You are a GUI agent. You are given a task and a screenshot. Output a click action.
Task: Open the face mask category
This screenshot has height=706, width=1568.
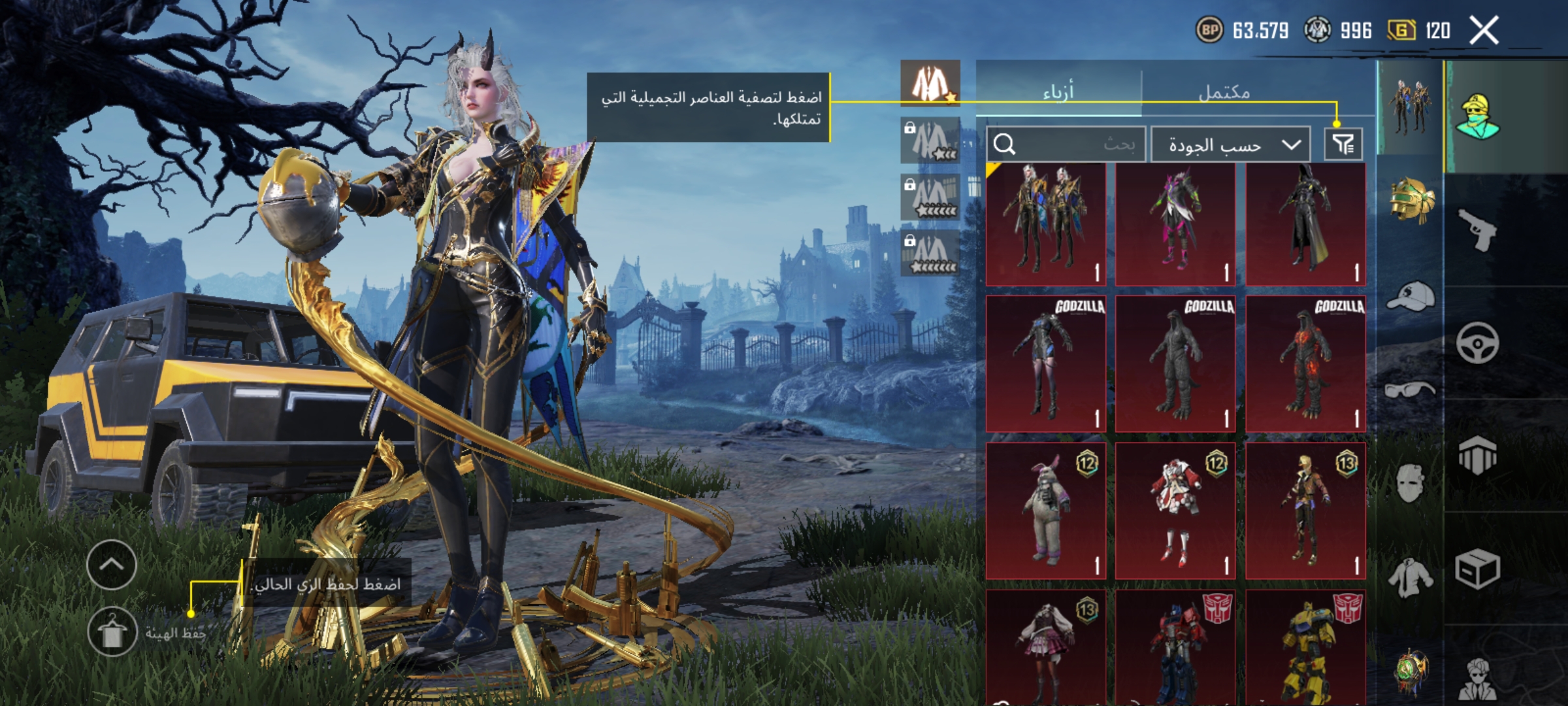click(x=1411, y=483)
